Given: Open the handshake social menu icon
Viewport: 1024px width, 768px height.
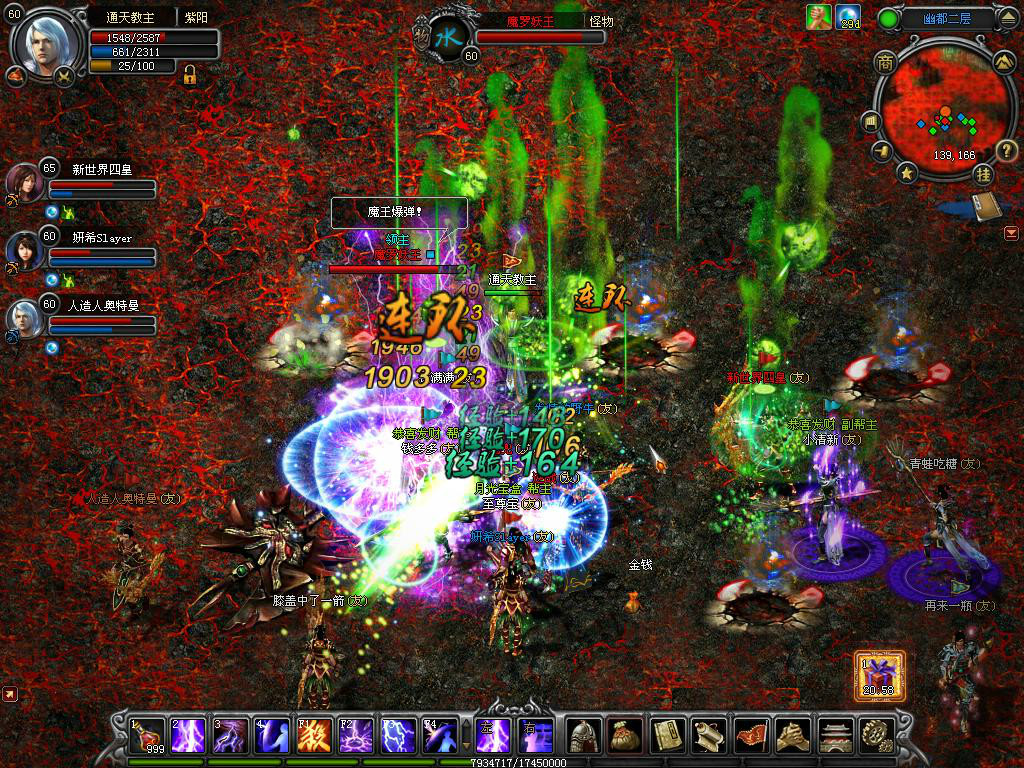Looking at the screenshot, I should click(x=793, y=736).
